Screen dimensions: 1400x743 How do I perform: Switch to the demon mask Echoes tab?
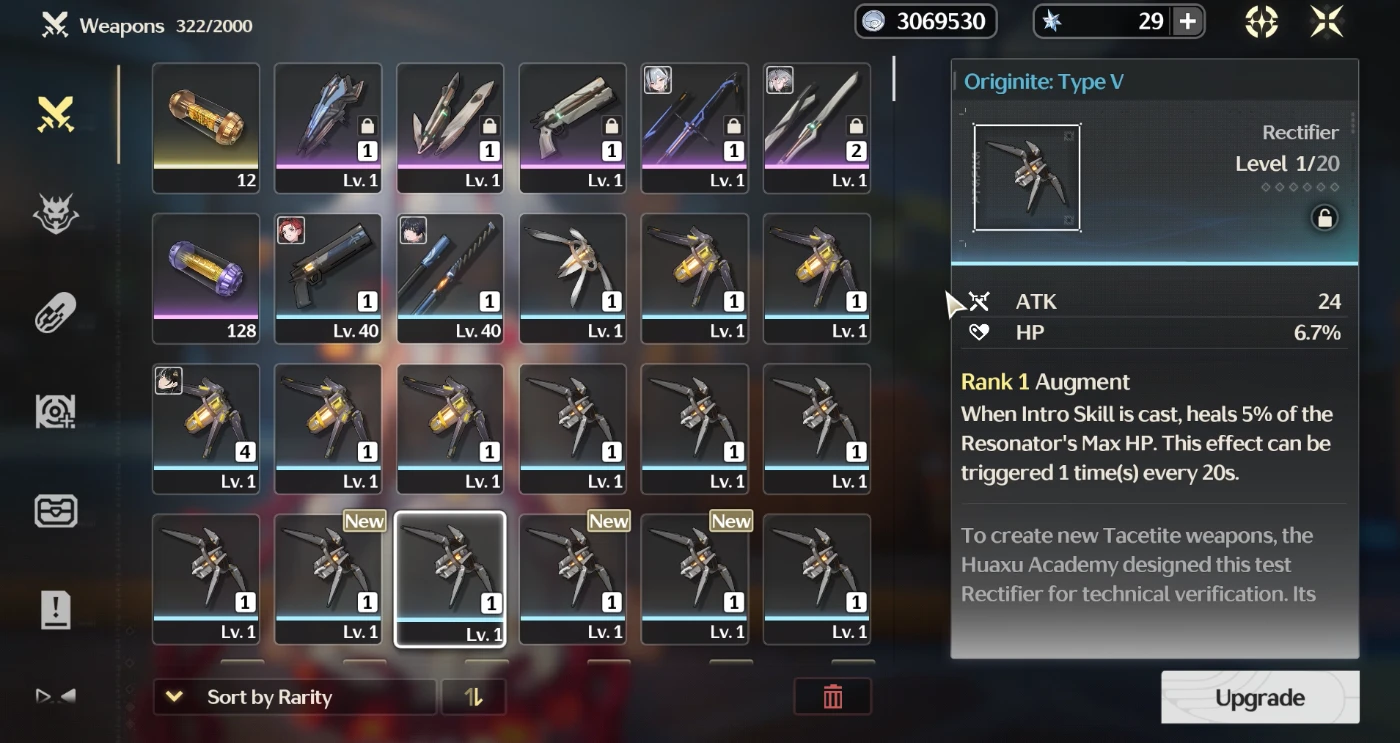click(x=56, y=214)
